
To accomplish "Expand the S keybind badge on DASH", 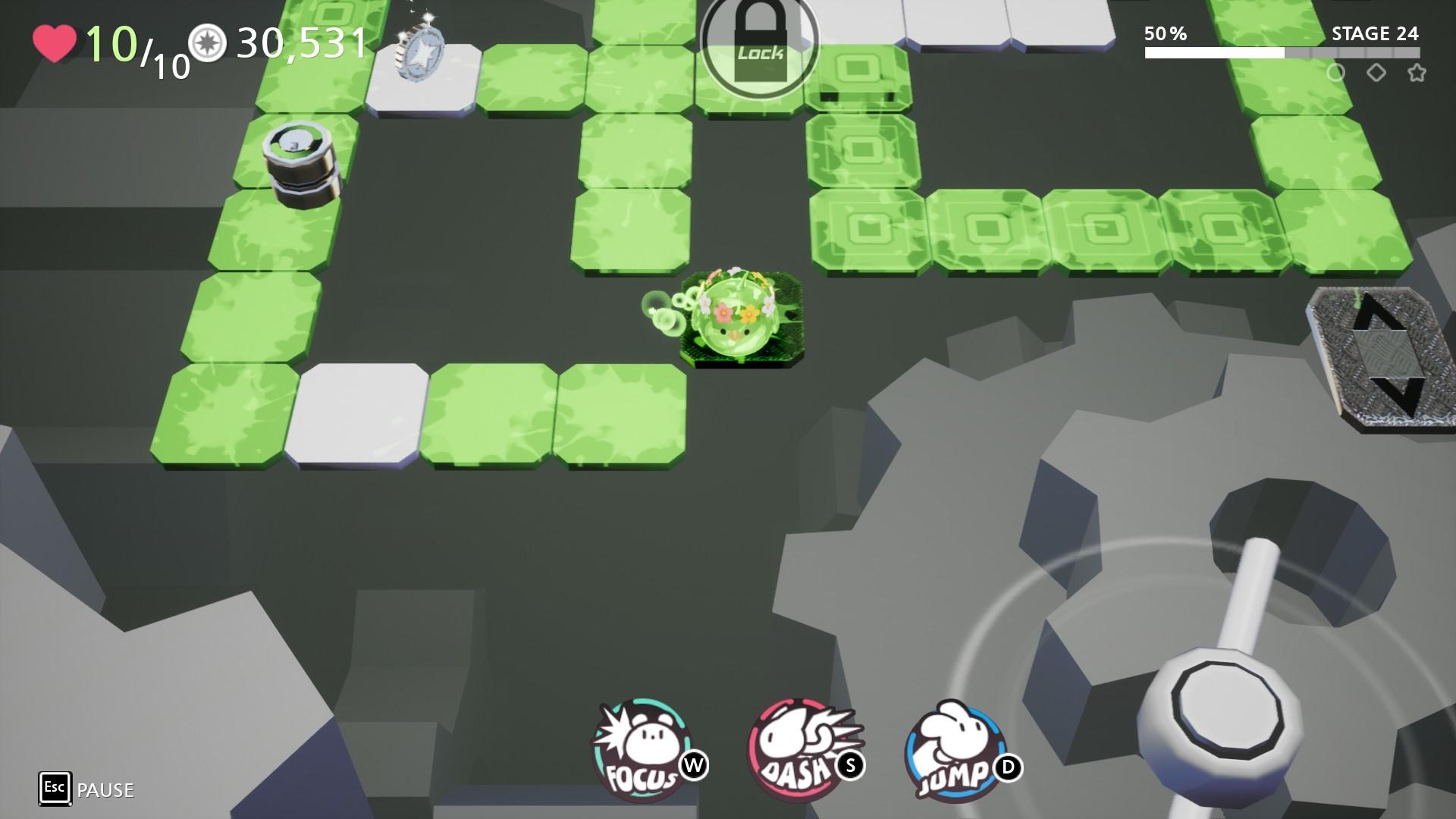I will [851, 767].
